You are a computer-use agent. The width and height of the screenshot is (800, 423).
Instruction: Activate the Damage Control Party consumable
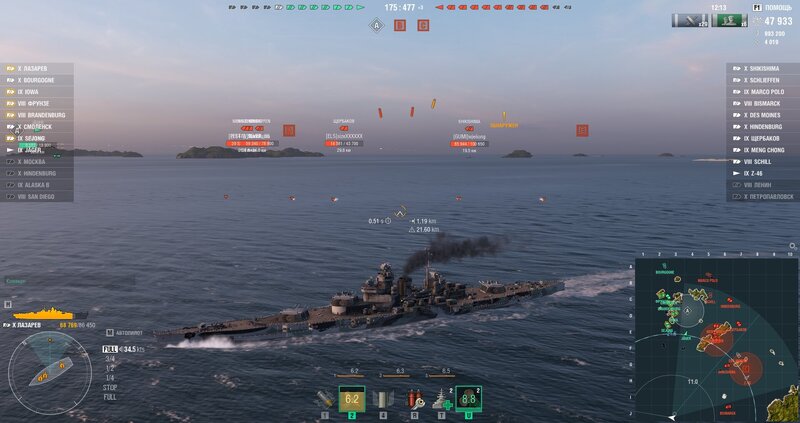click(413, 400)
